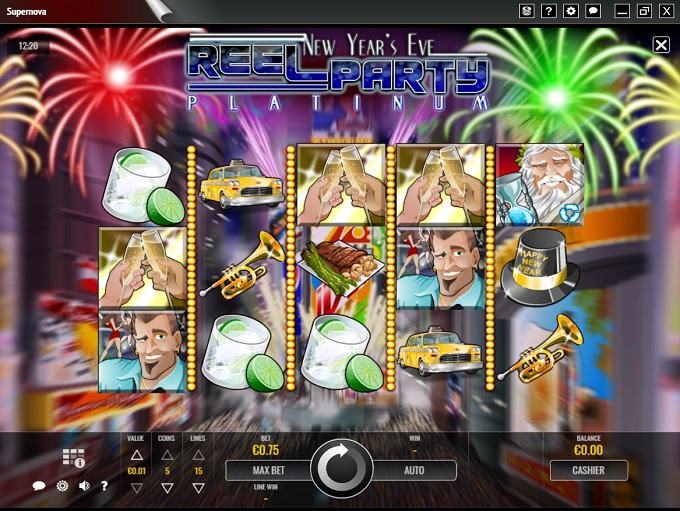
Task: Open game settings gear in the bottom bar
Action: [62, 486]
